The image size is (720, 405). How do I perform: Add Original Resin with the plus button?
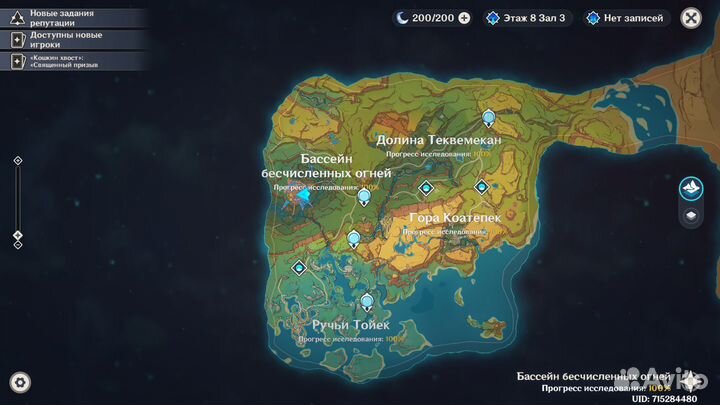(464, 18)
